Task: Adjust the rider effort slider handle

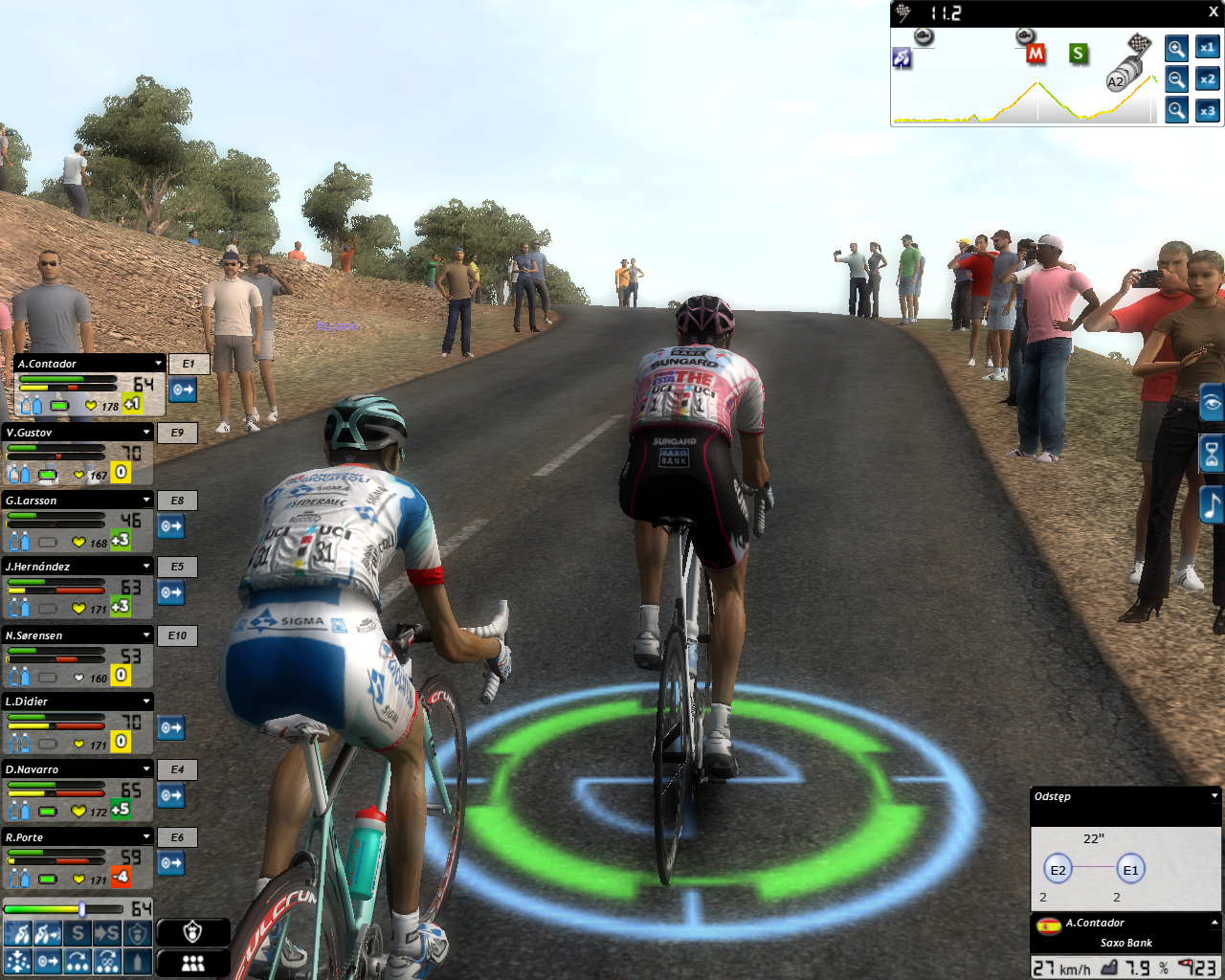Action: coord(82,908)
